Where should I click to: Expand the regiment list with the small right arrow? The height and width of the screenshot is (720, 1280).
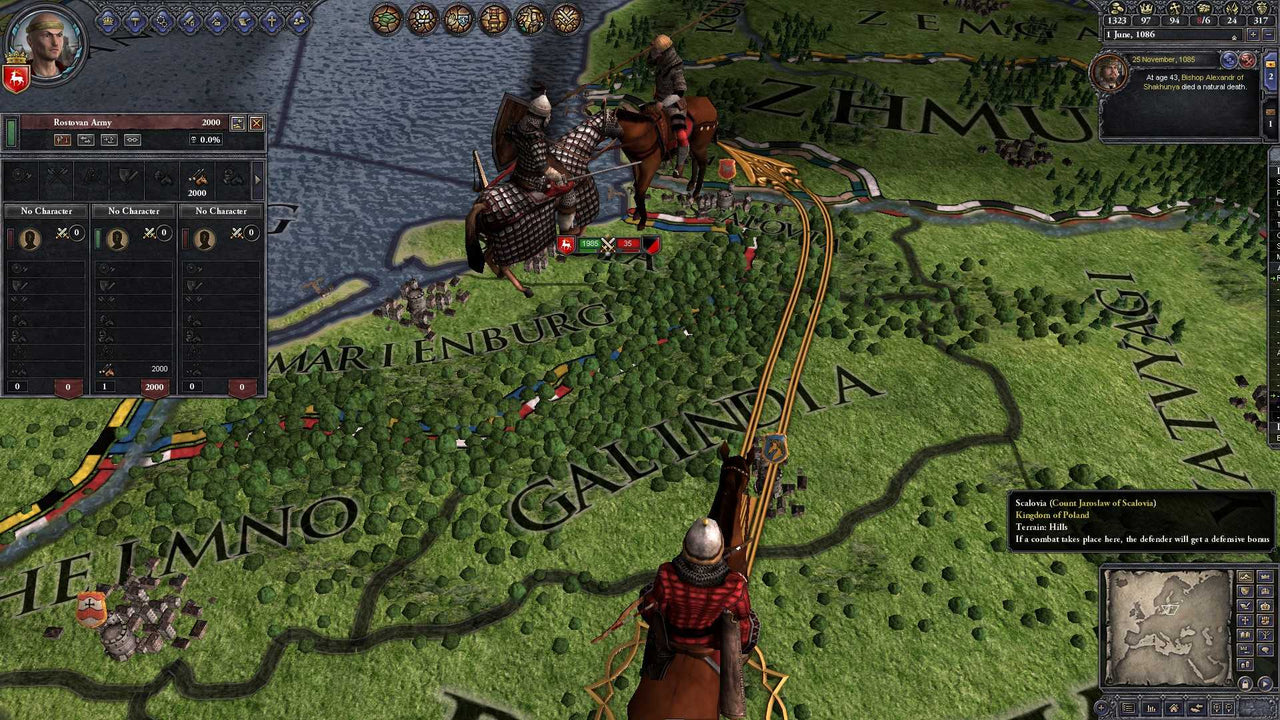[x=256, y=180]
